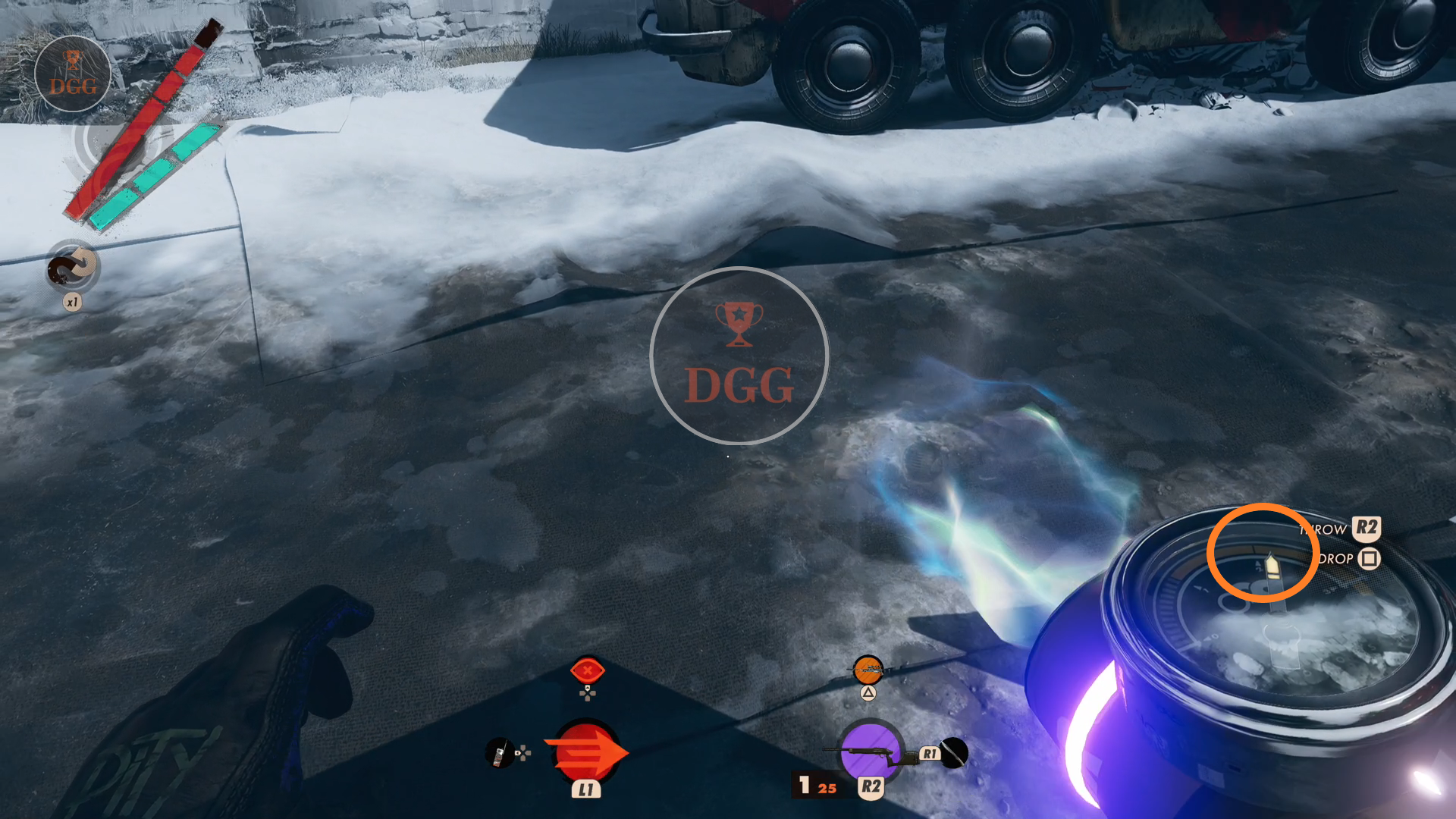Select the Hackamajig gadget icon
This screenshot has width=1456, height=819.
pos(499,752)
